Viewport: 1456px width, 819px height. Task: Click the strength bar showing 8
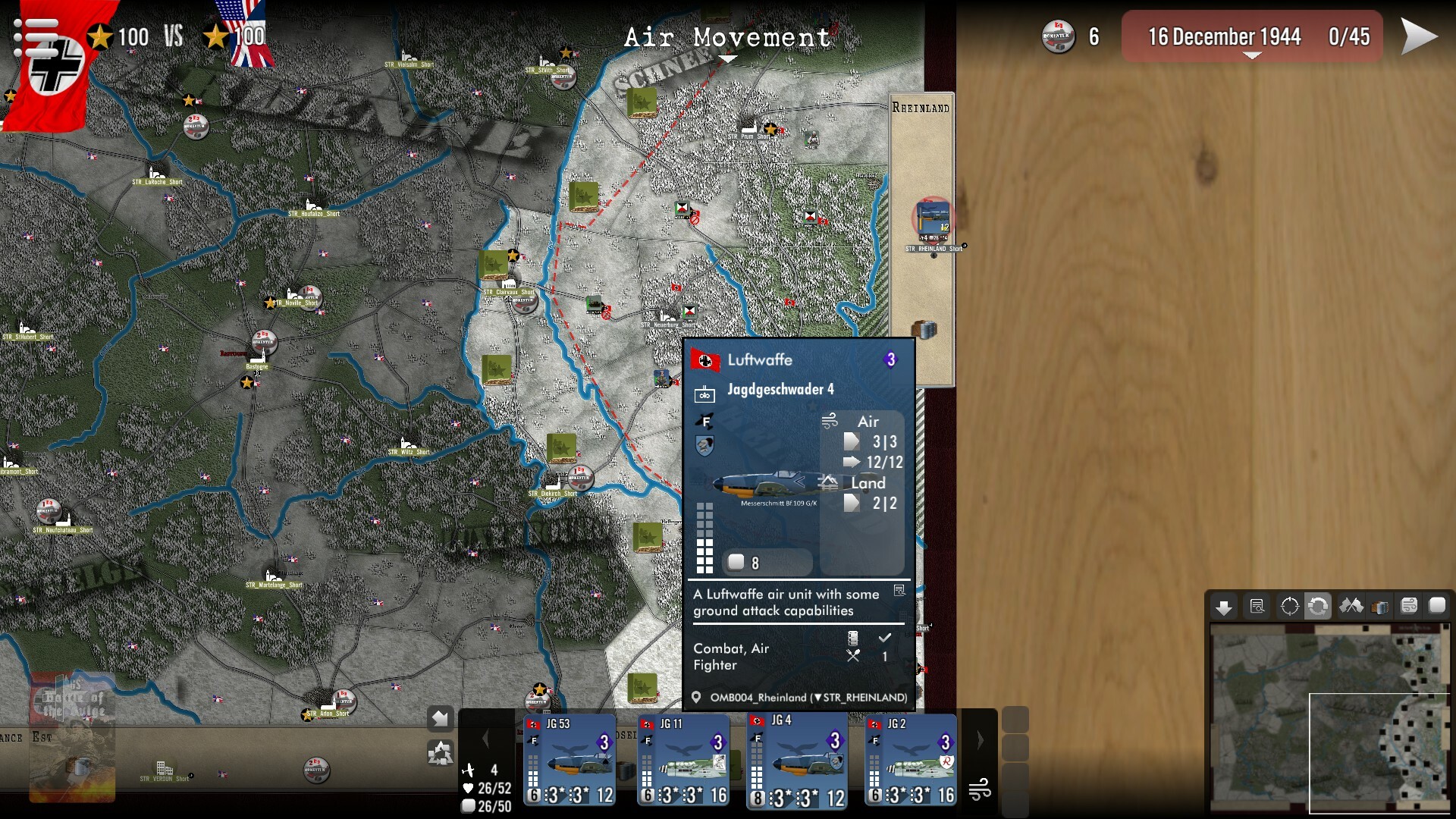point(767,563)
